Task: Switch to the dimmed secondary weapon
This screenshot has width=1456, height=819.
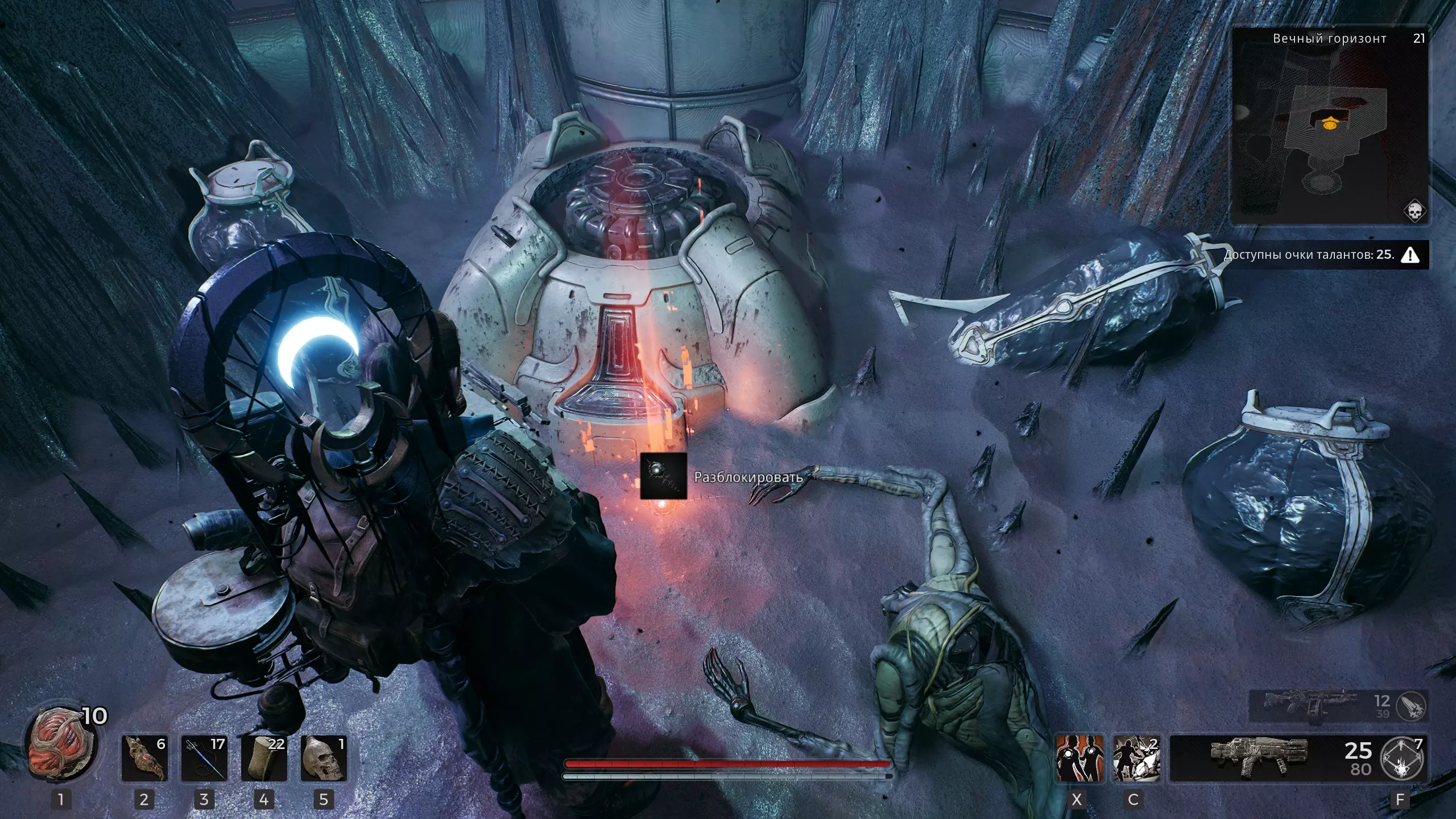Action: 1308,705
